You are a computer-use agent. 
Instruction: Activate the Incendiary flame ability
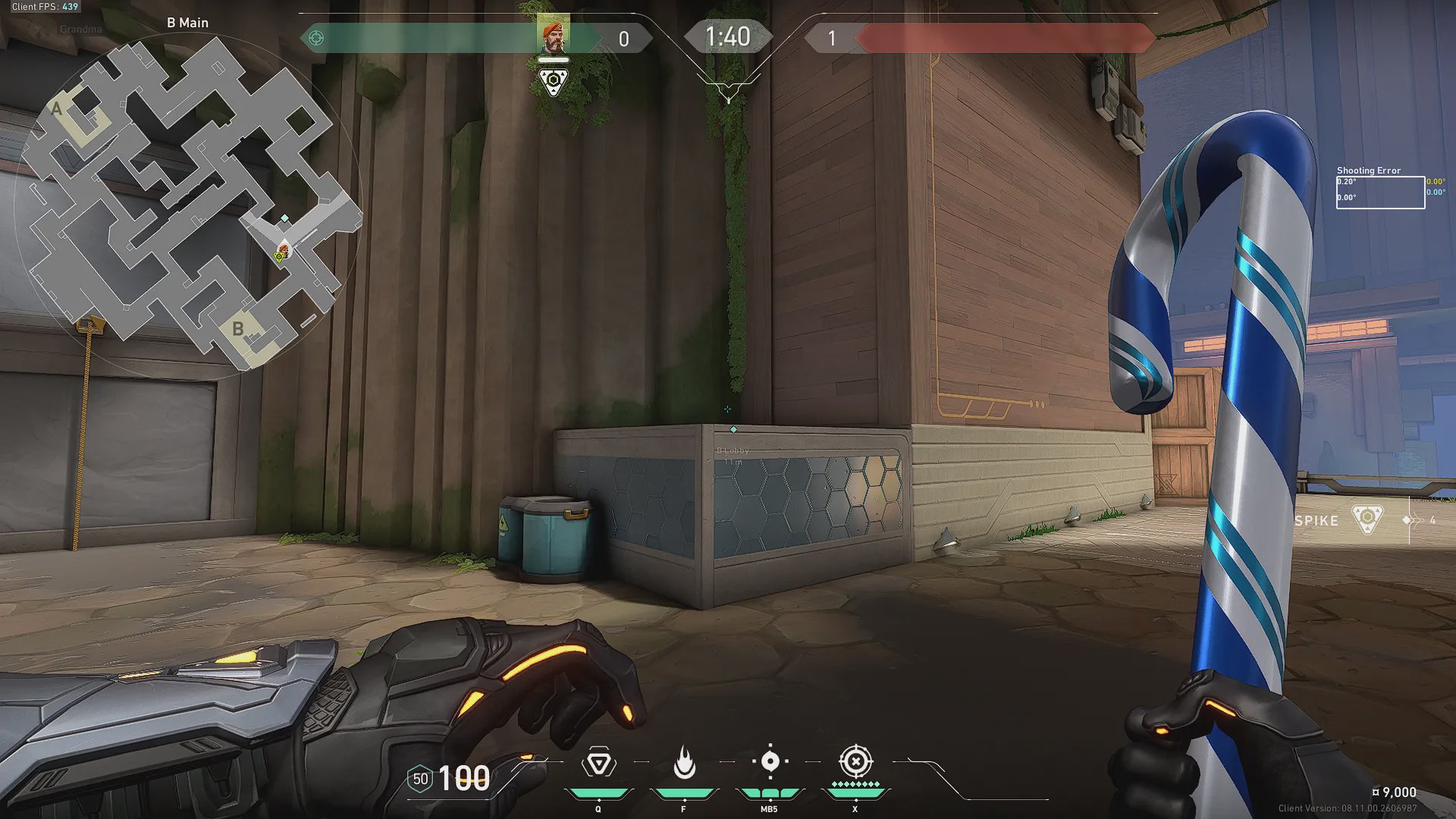click(684, 764)
